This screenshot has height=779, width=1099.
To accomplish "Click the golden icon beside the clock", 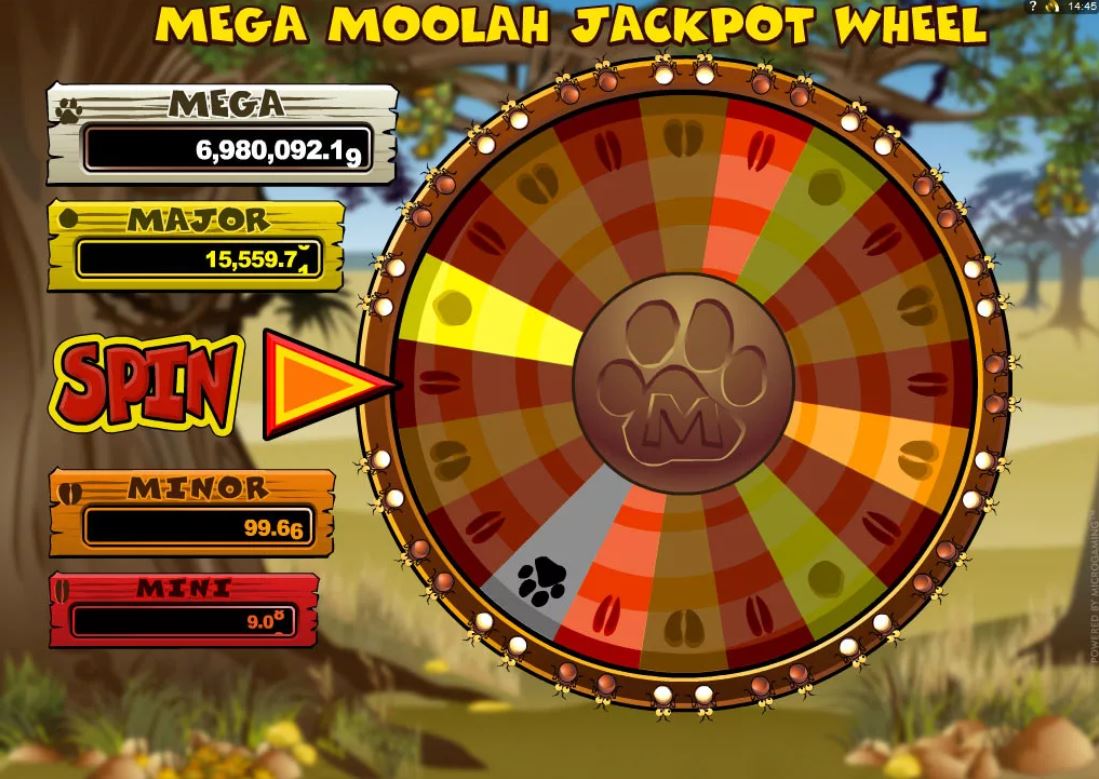I will [x=1051, y=6].
